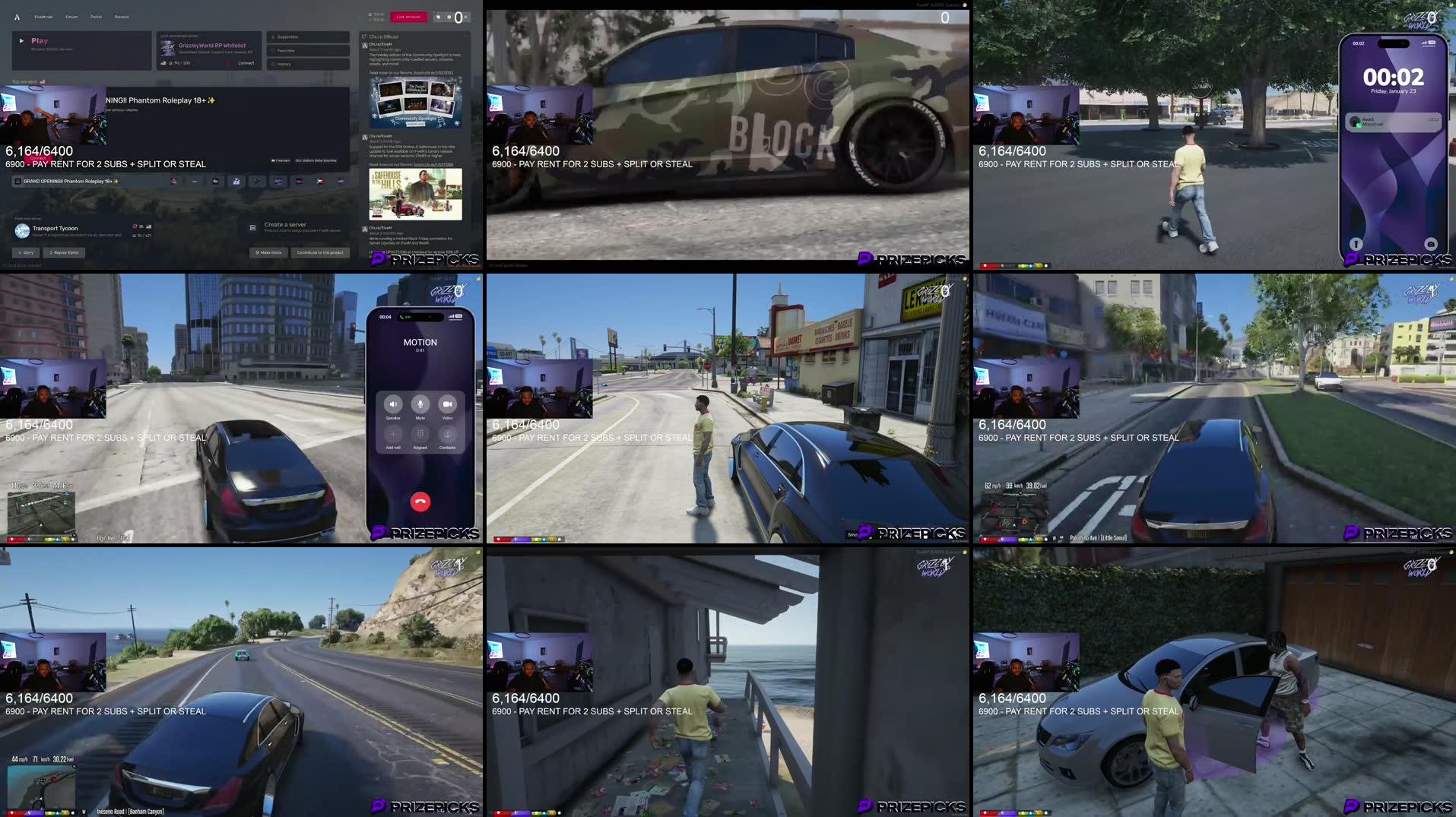1456x817 pixels.
Task: Tap the Speaker icon on the call screen
Action: (392, 404)
